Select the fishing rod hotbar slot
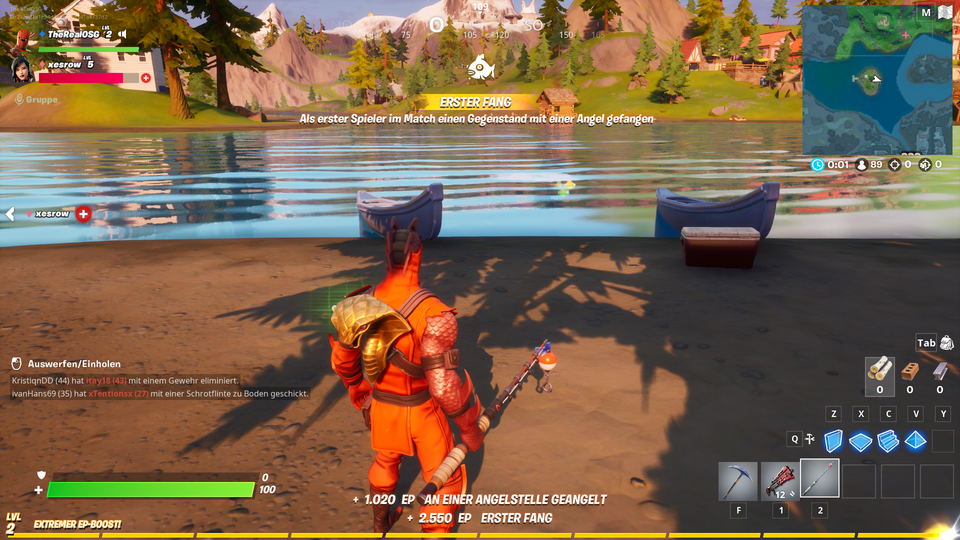 click(820, 480)
